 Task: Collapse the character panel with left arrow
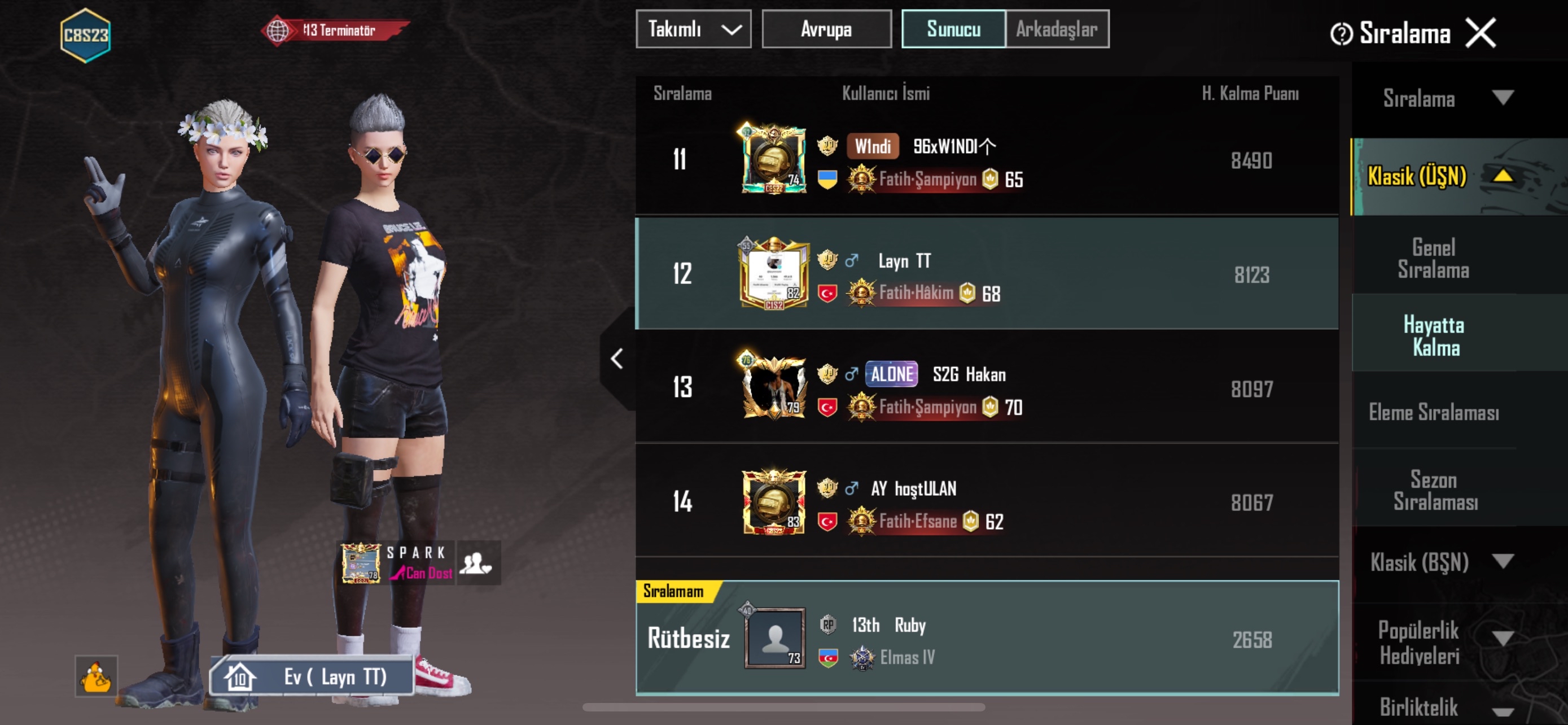point(616,359)
